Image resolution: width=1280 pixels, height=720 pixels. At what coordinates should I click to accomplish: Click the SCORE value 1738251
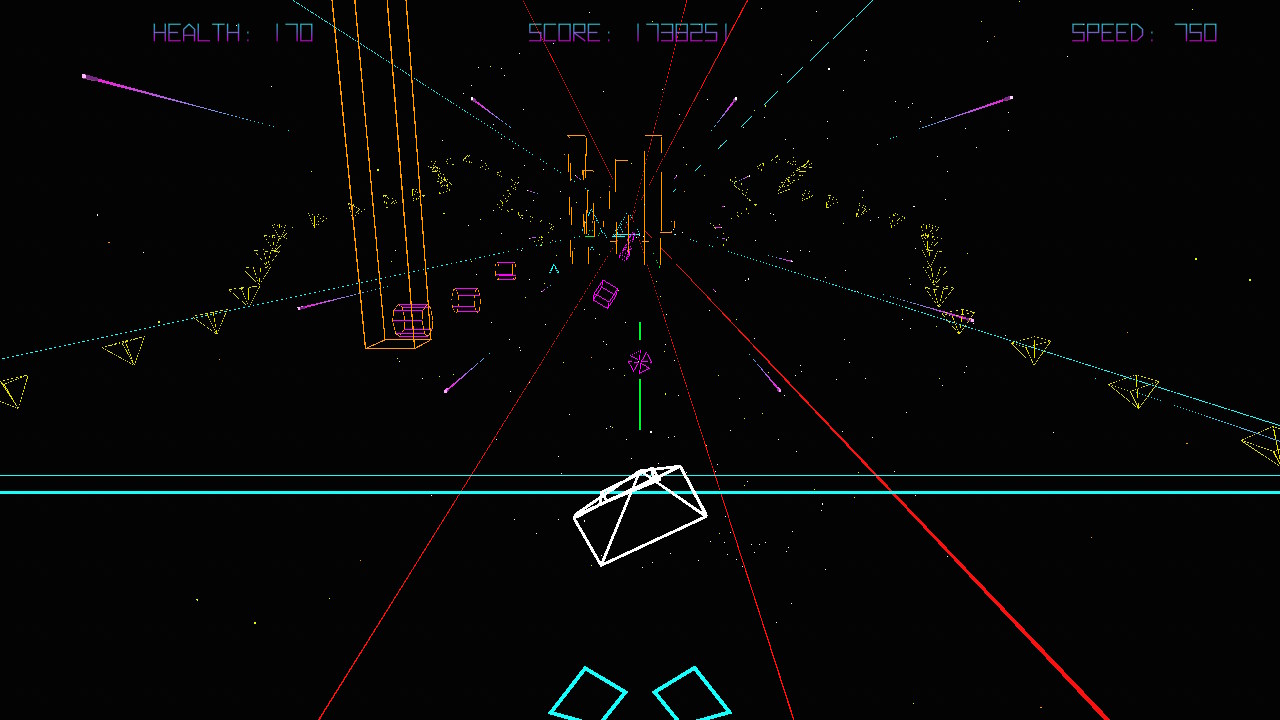[685, 33]
